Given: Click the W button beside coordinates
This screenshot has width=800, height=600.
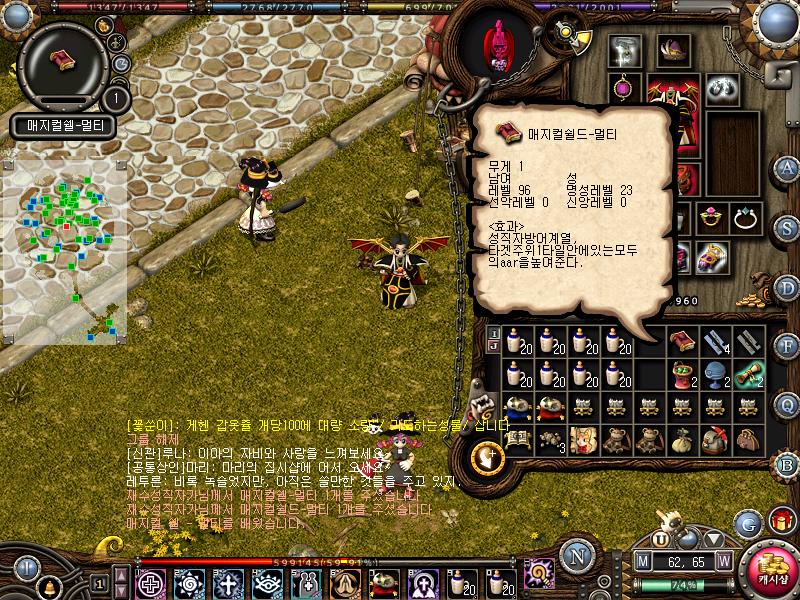Looking at the screenshot, I should [722, 561].
